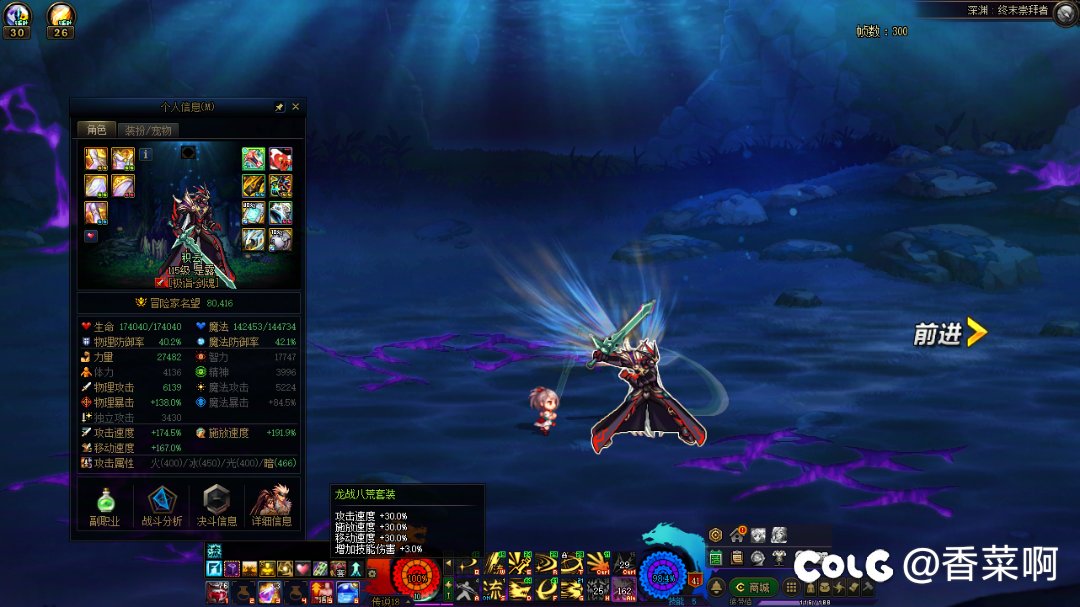Close the 个人信息 character window

pyautogui.click(x=295, y=107)
